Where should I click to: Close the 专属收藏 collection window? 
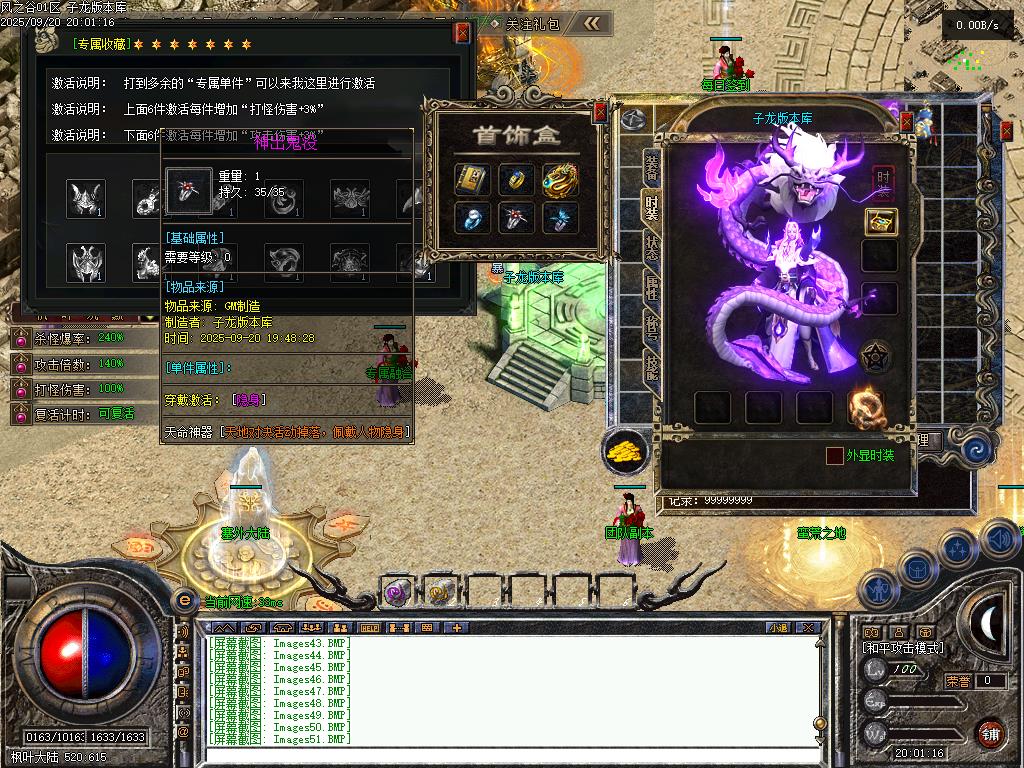[x=462, y=33]
